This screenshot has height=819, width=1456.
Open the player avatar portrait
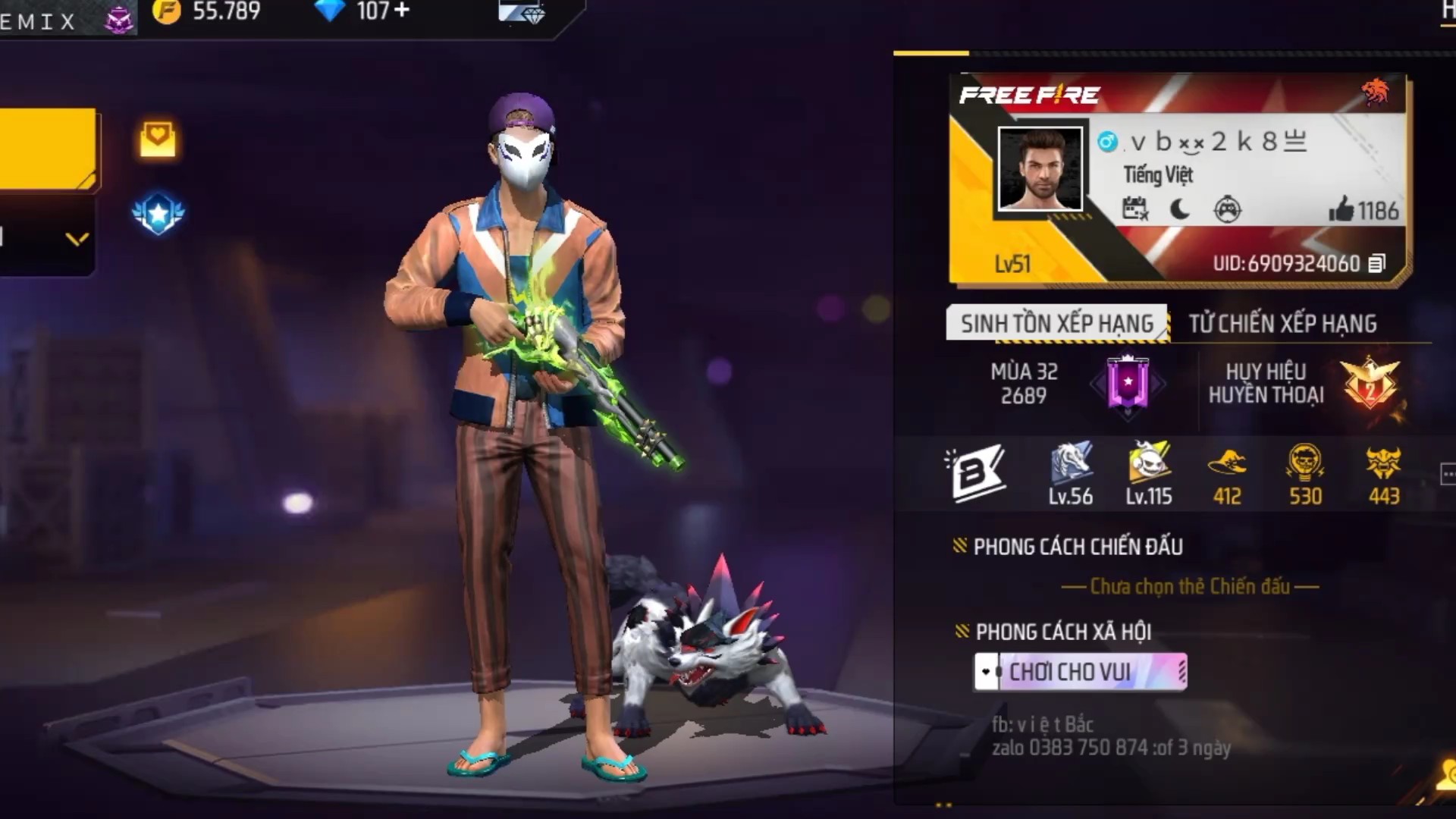1040,168
